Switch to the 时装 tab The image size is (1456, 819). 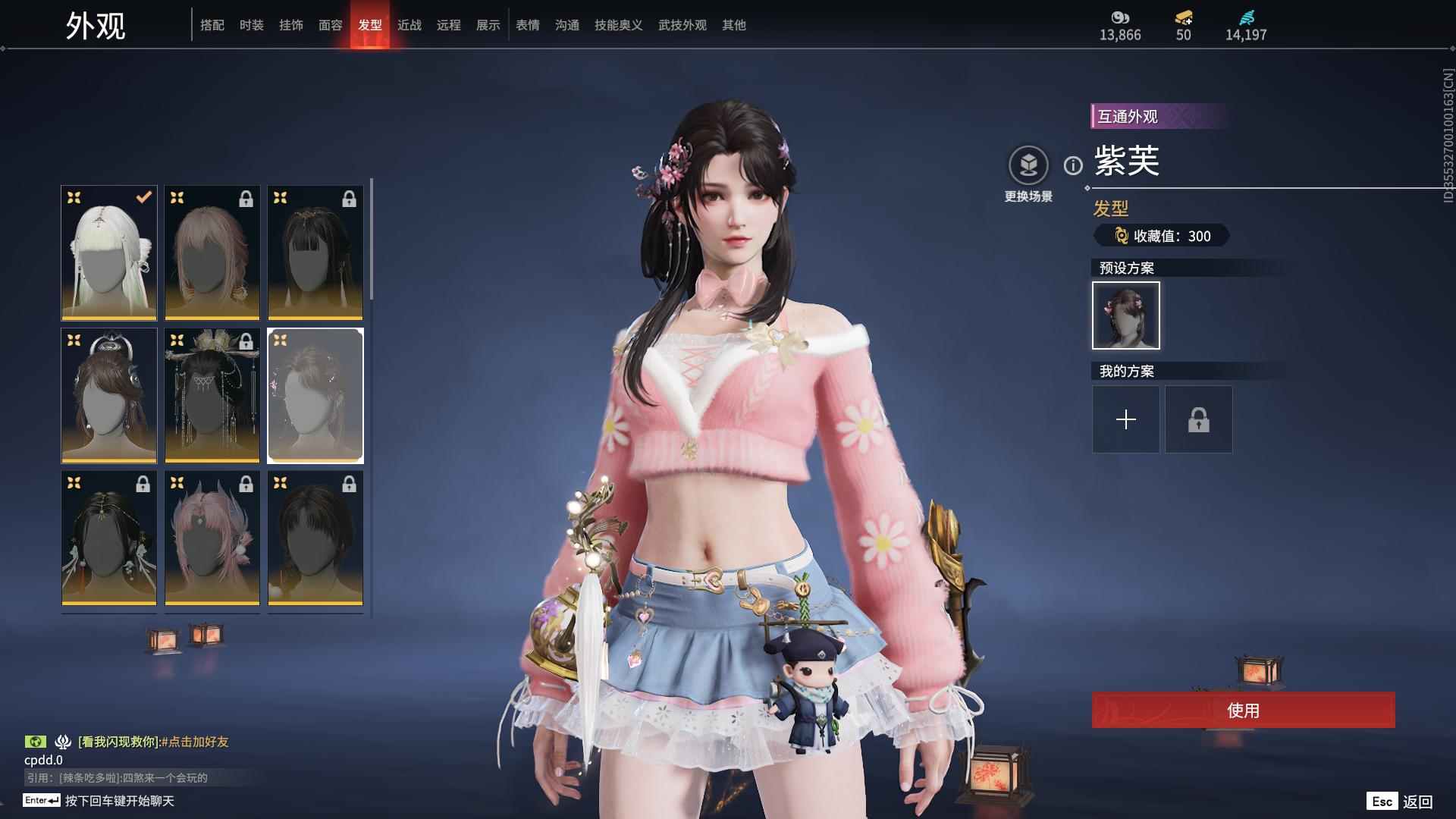point(253,24)
